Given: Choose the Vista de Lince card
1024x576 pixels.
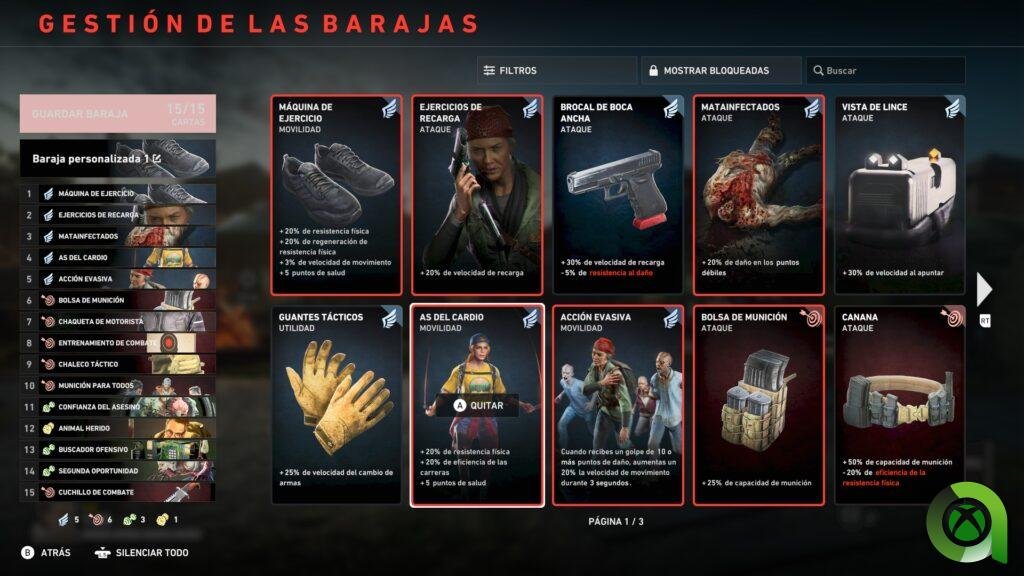Looking at the screenshot, I should click(900, 195).
